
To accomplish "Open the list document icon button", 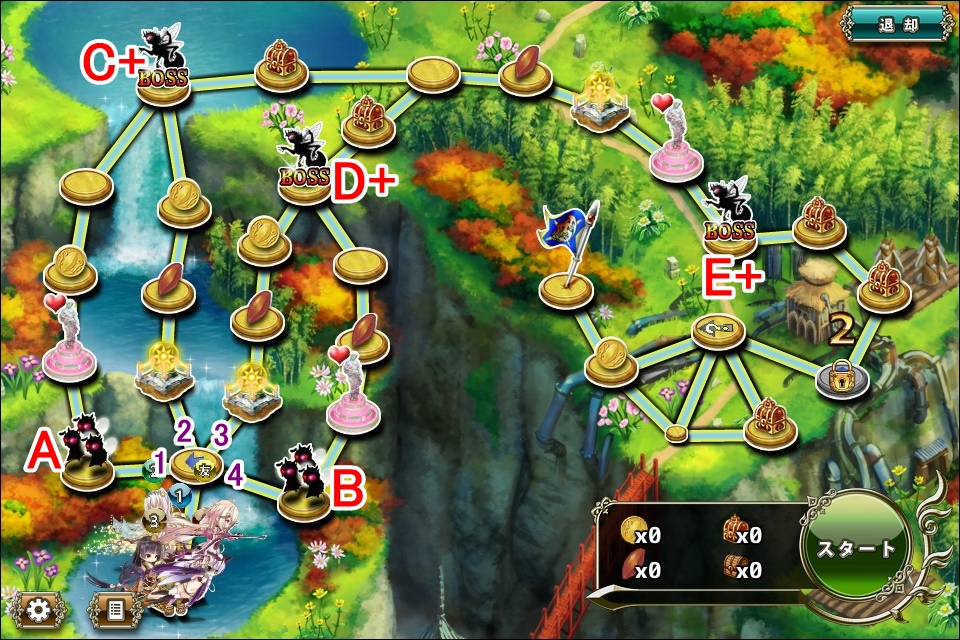I will (114, 608).
